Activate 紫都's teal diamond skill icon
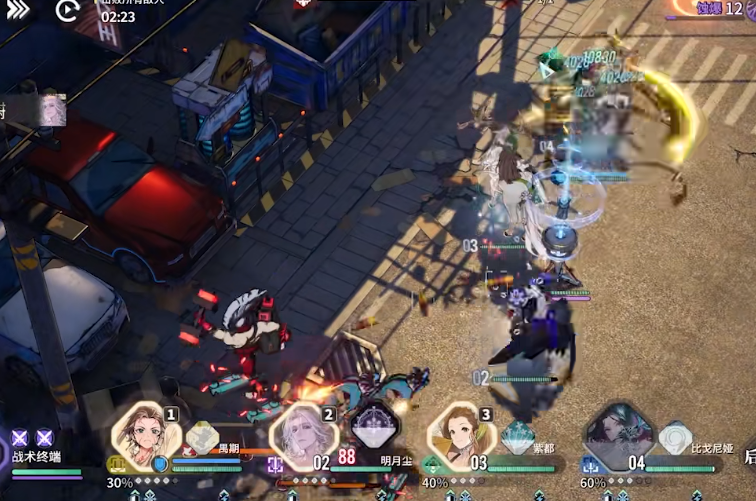 pos(517,436)
